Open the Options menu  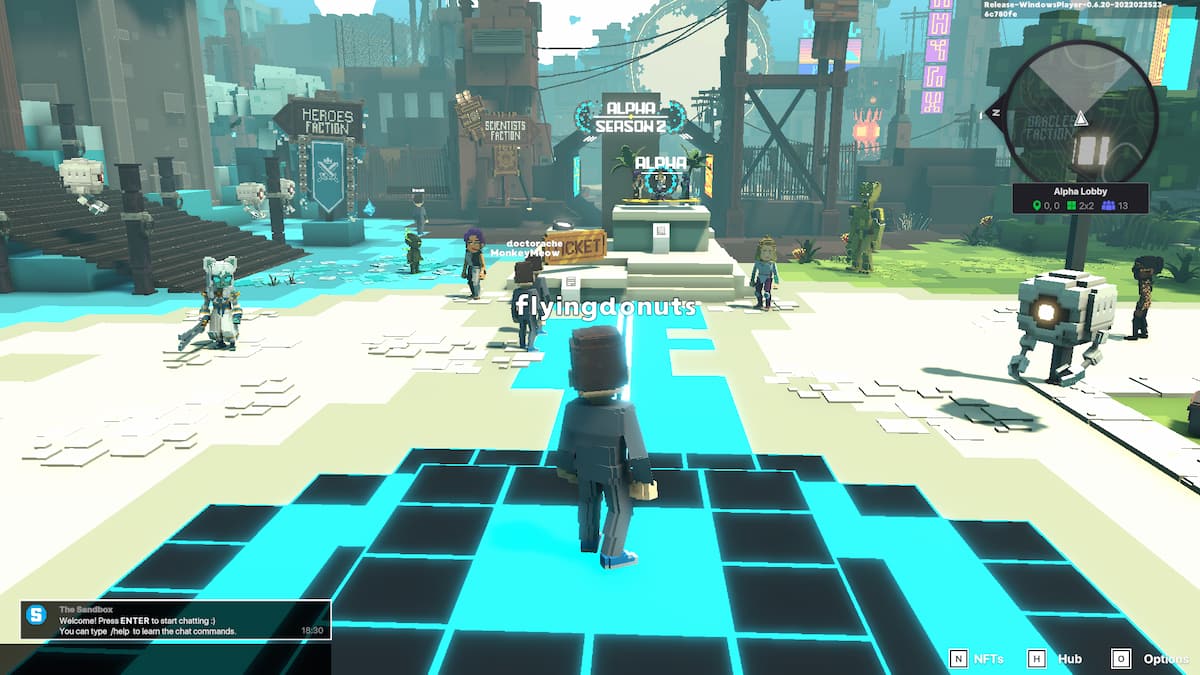1152,658
